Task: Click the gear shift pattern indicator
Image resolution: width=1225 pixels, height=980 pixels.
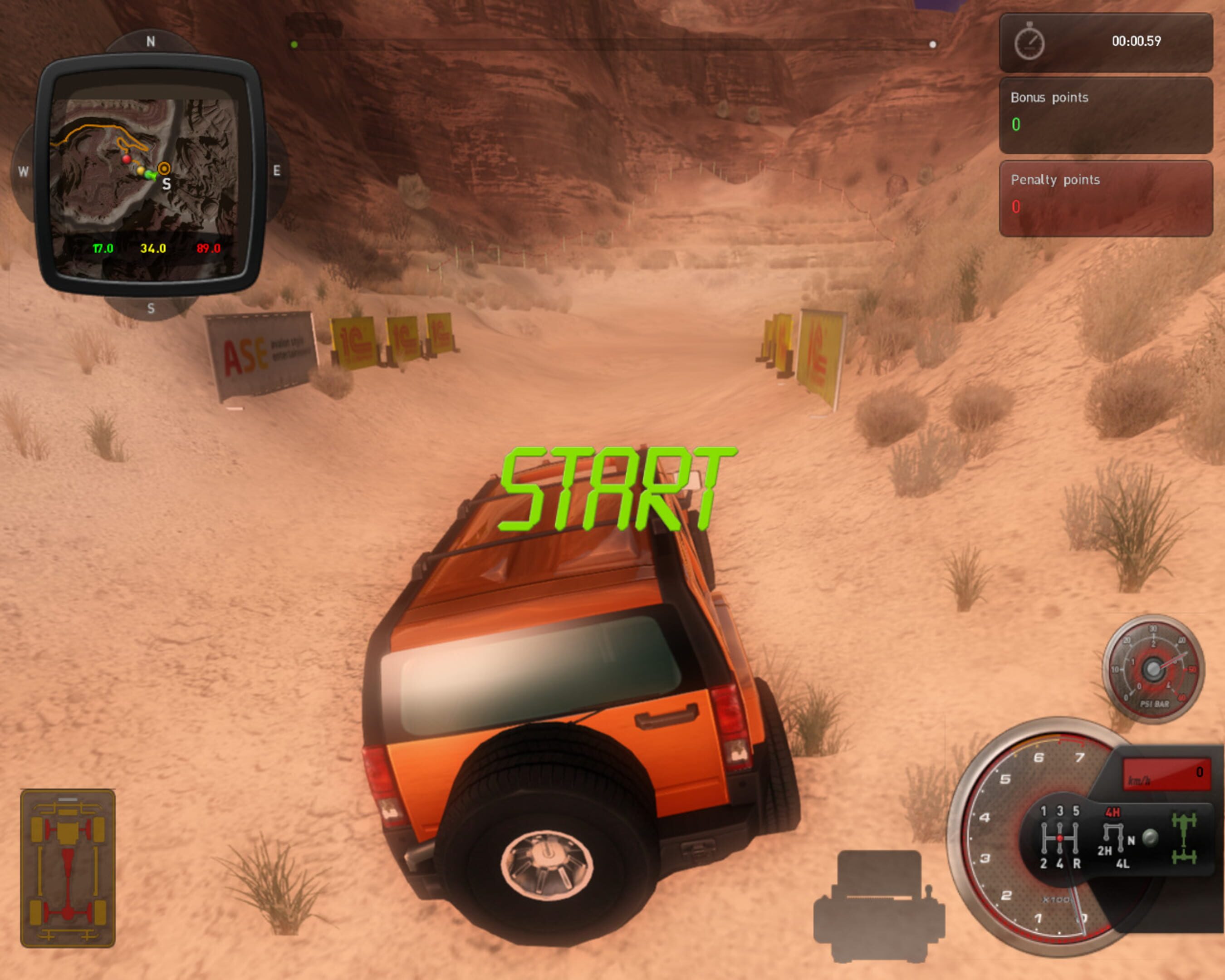Action: (x=1060, y=838)
